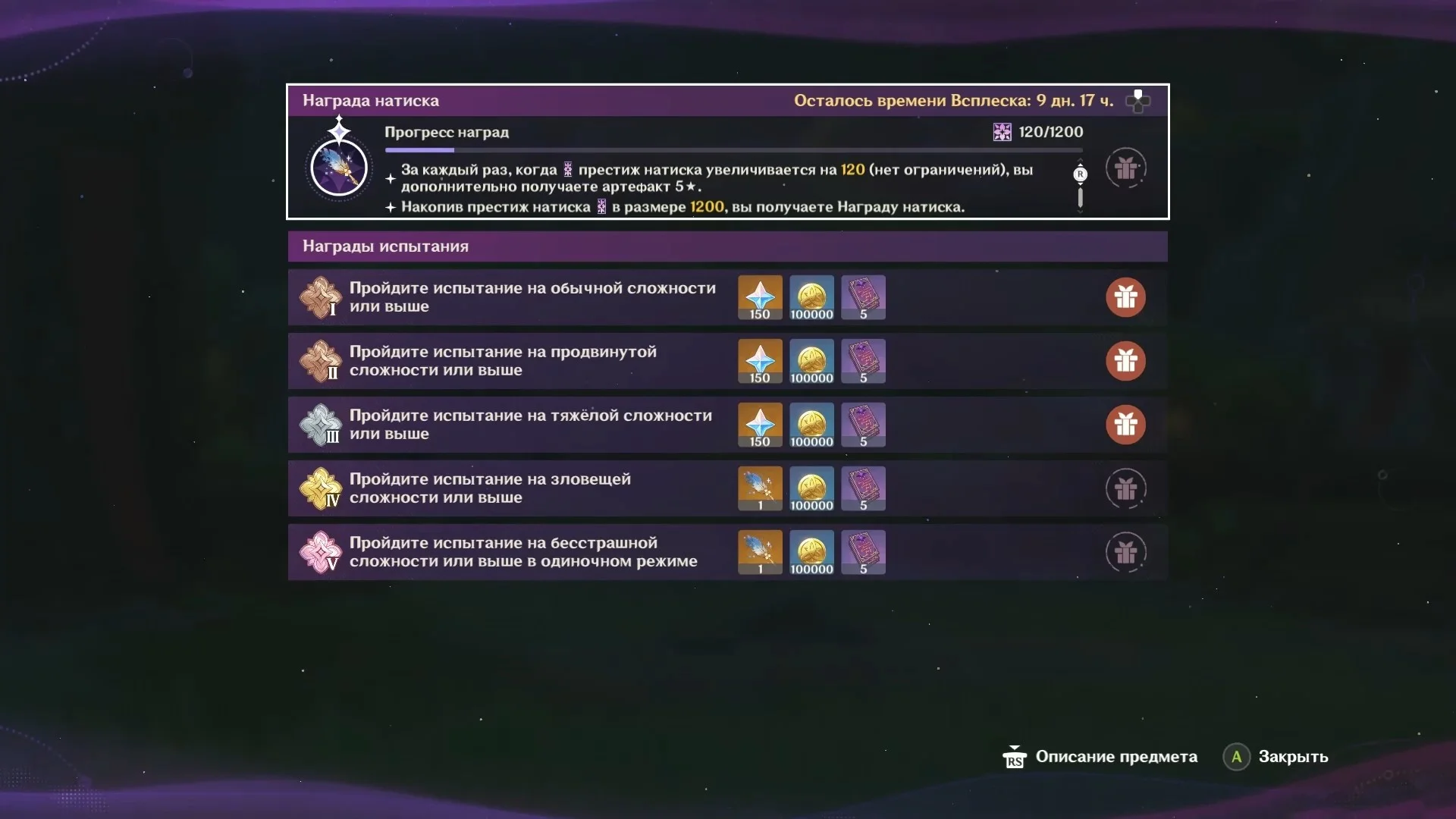1456x819 pixels.
Task: Inspect the Mora reward in the fearless solo row
Action: tap(811, 552)
